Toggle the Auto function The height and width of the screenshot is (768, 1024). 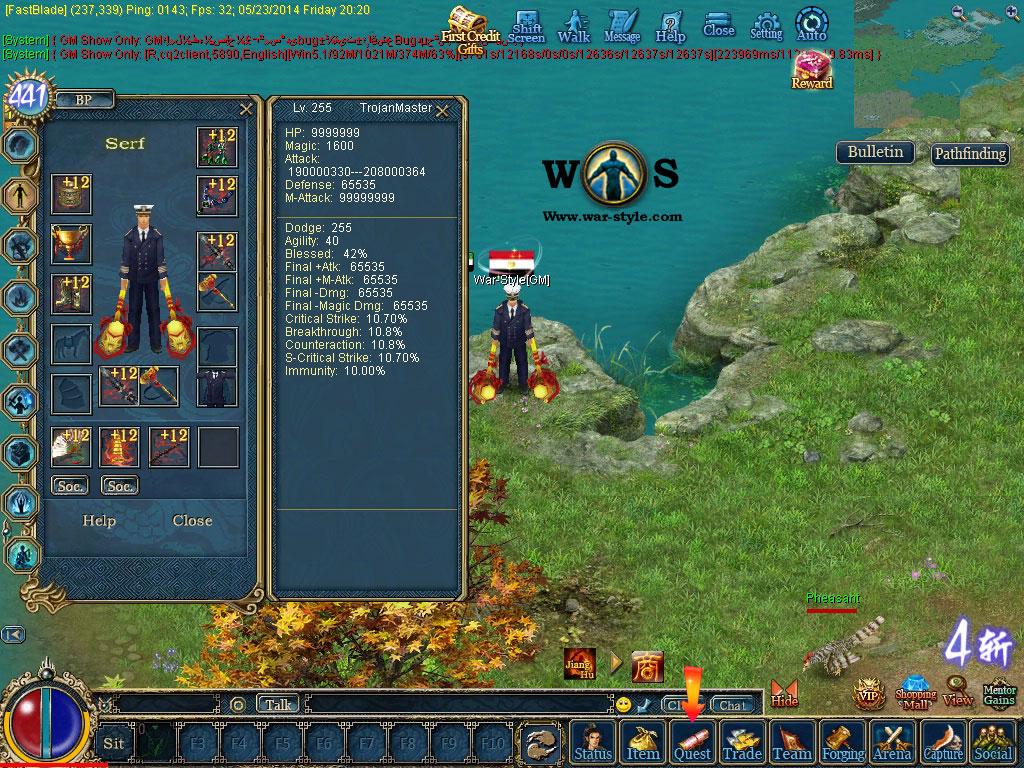(811, 25)
